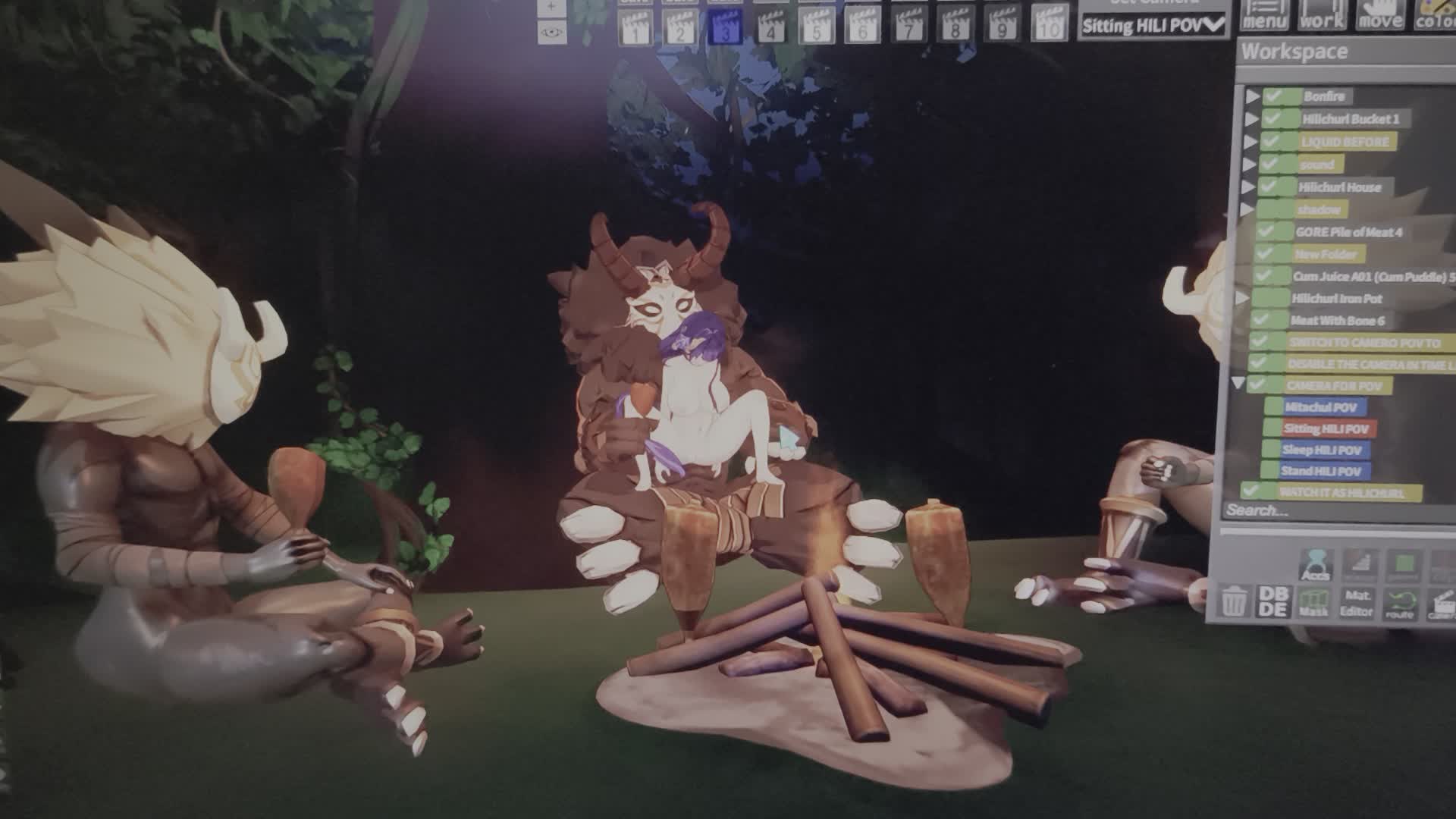The height and width of the screenshot is (819, 1456).
Task: Select scene slot 1 clapperboard
Action: tap(635, 28)
